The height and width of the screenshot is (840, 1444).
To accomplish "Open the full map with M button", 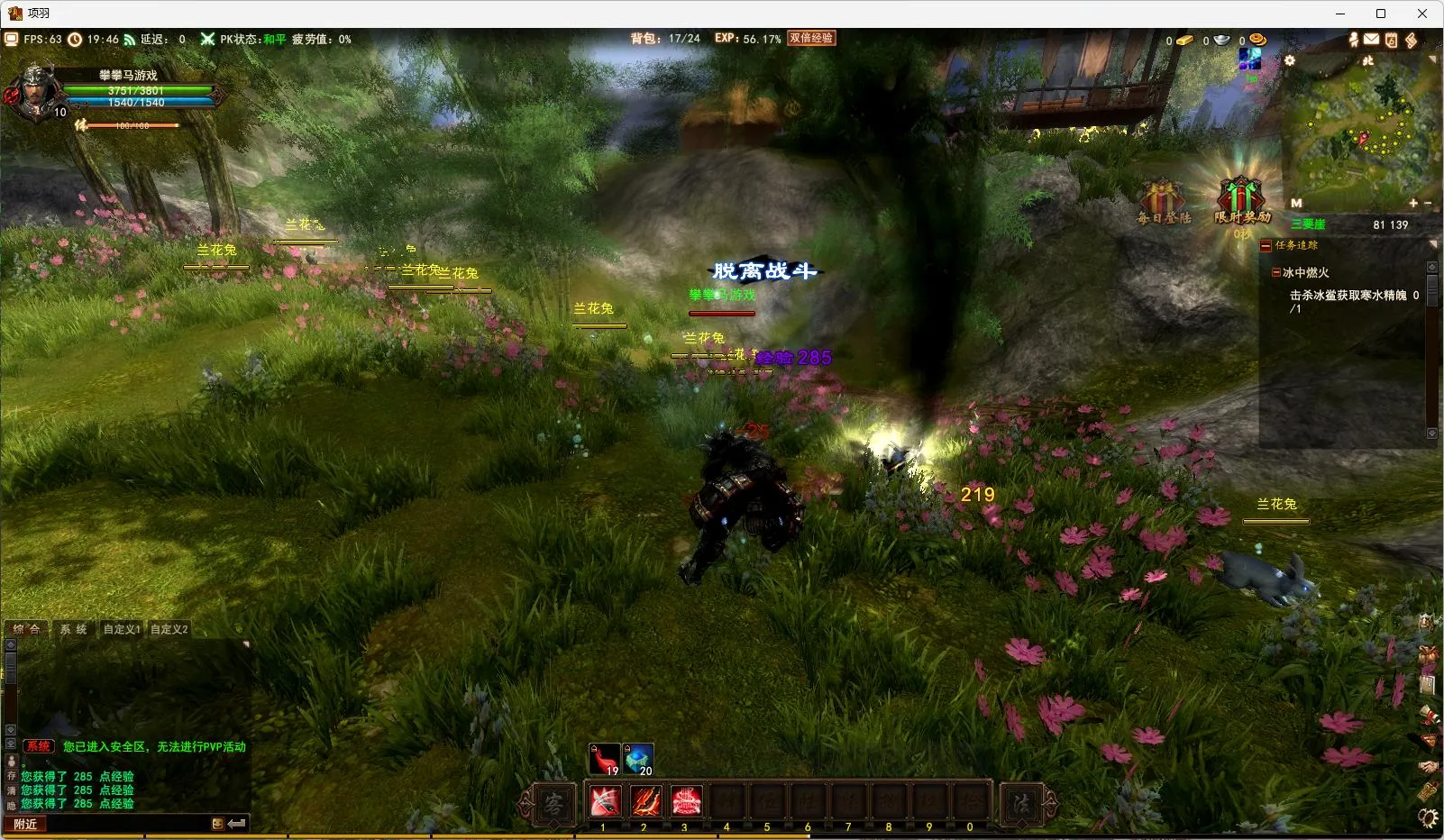I will click(x=1296, y=203).
